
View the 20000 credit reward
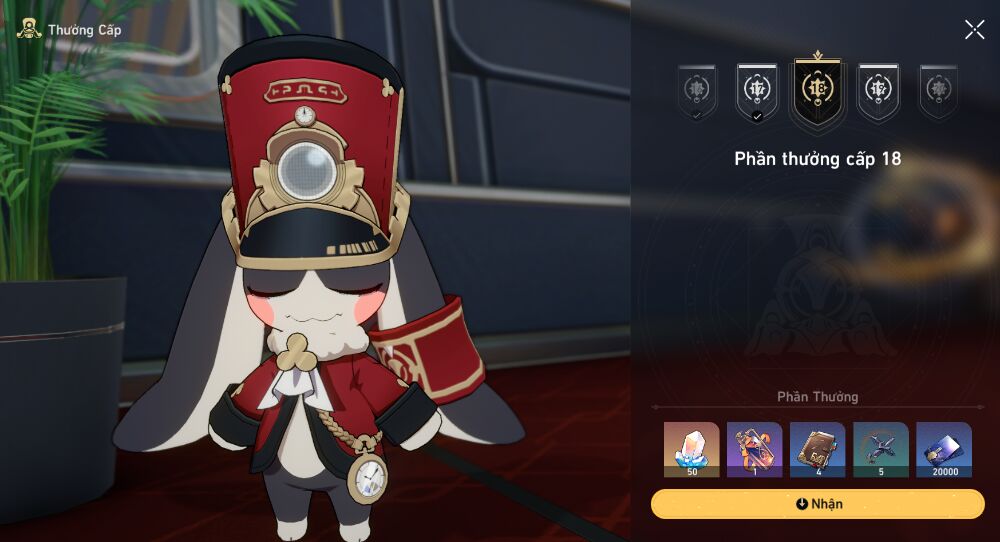[943, 449]
